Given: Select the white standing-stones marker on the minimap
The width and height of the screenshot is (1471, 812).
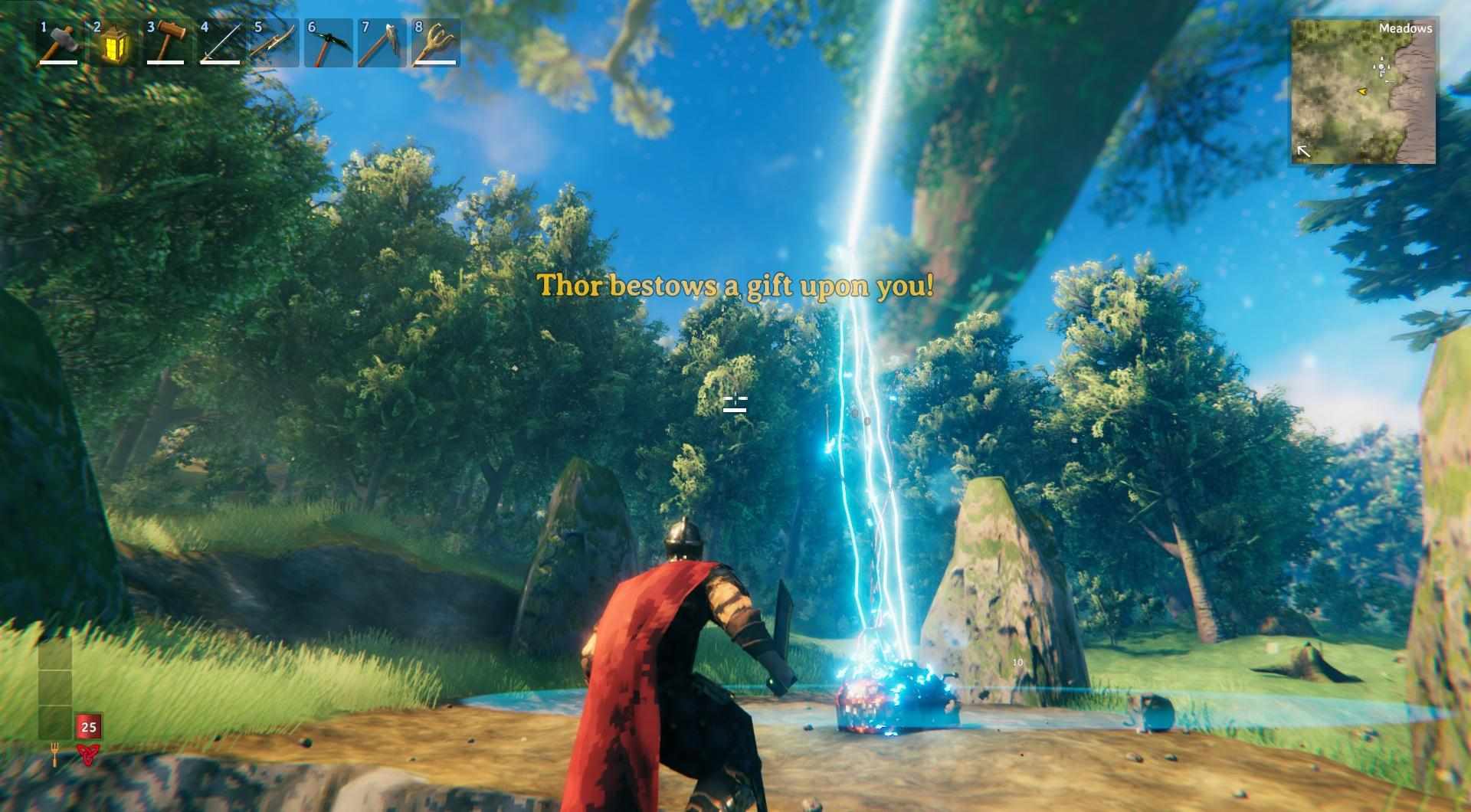Looking at the screenshot, I should 1381,67.
